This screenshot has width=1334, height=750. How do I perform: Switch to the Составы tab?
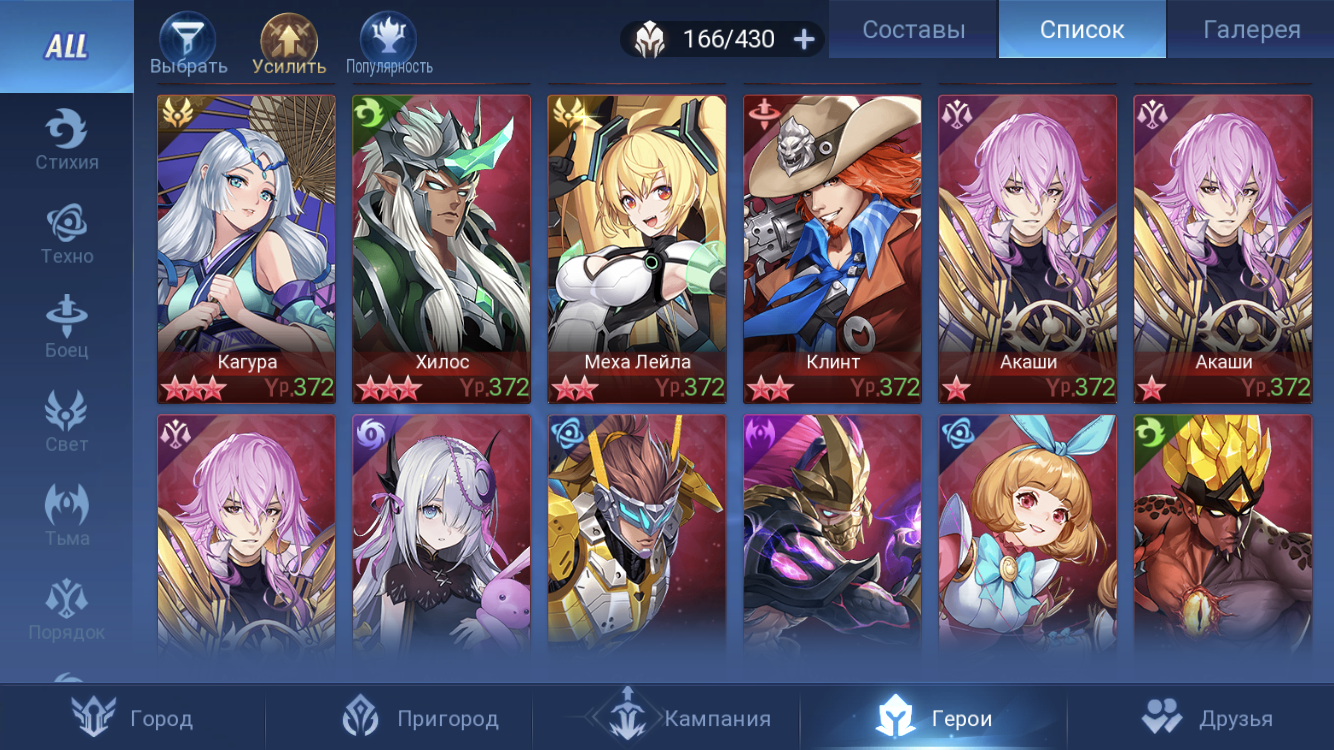point(913,30)
